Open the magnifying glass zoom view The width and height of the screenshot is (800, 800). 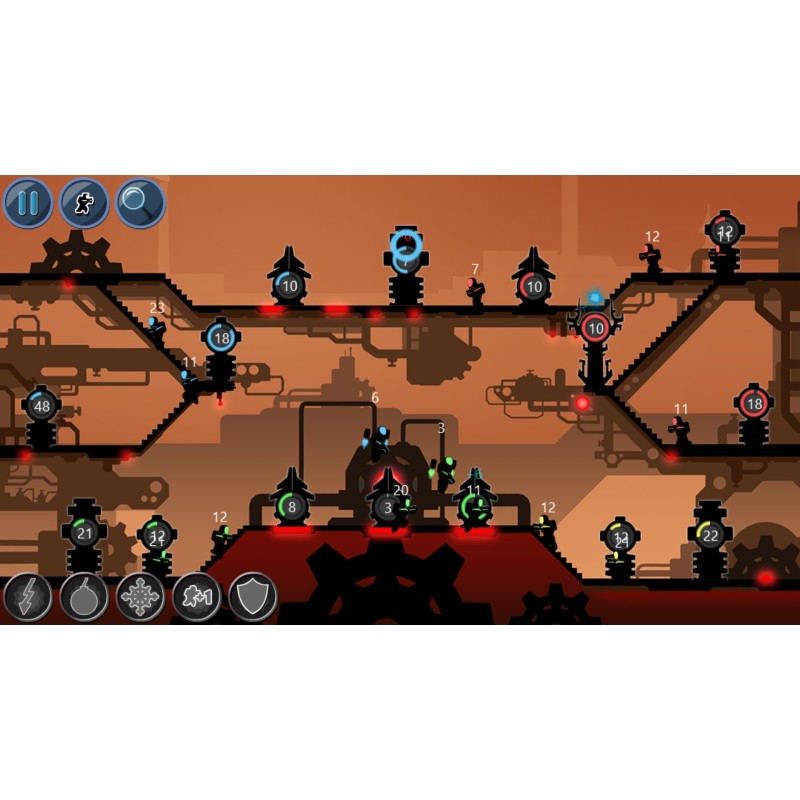point(141,204)
